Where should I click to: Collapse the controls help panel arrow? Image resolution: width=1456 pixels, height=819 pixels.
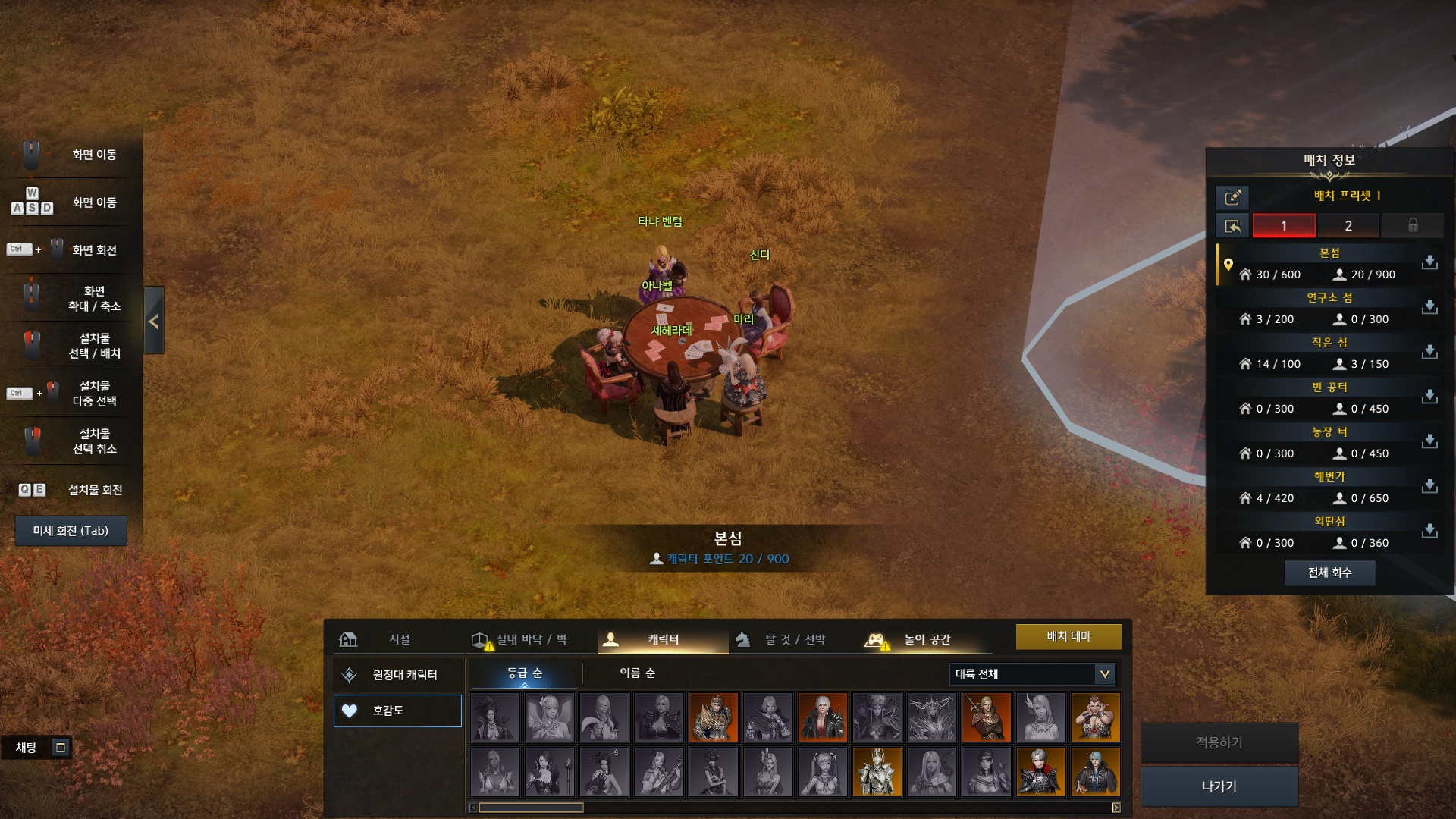(x=154, y=321)
